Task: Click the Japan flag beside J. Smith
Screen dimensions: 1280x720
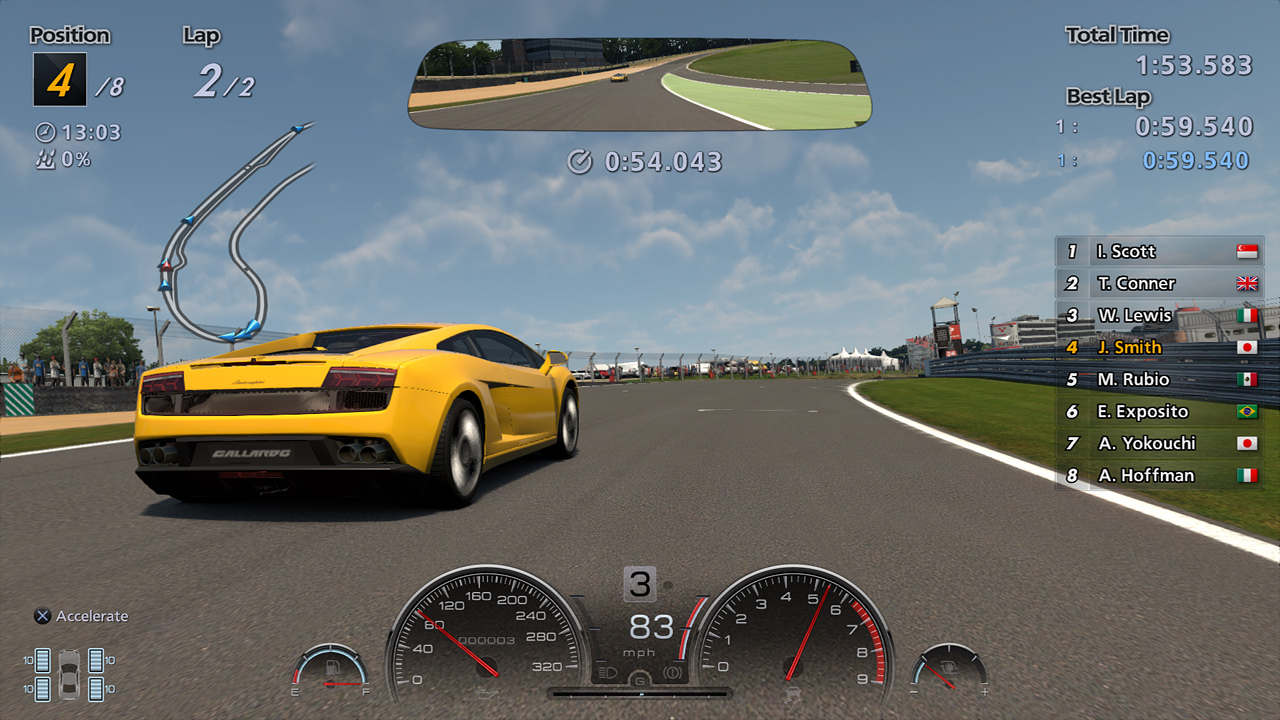Action: [1247, 347]
